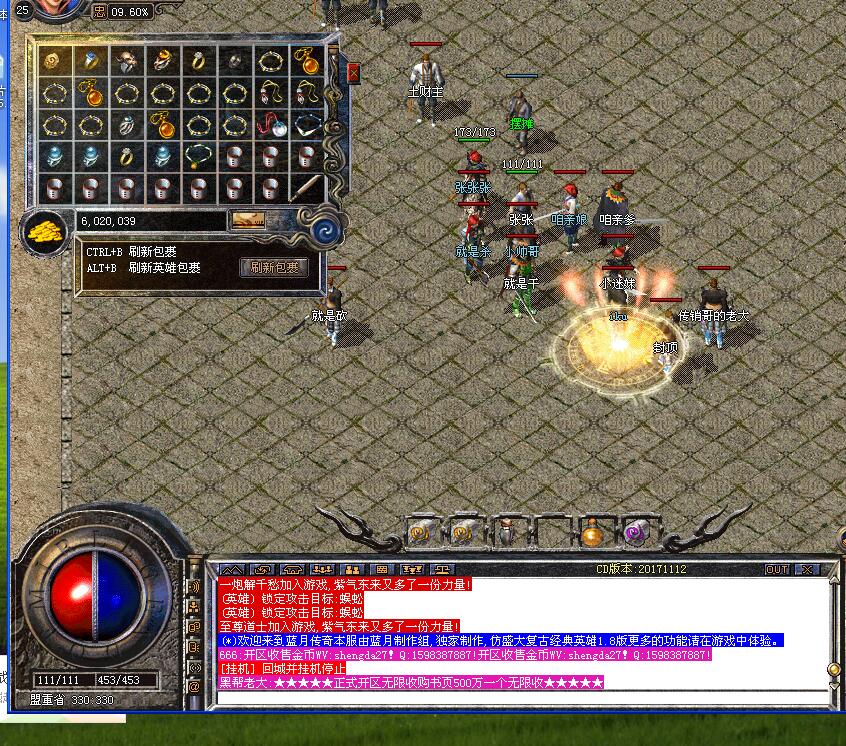Activate the blue swirl orb button

click(324, 231)
